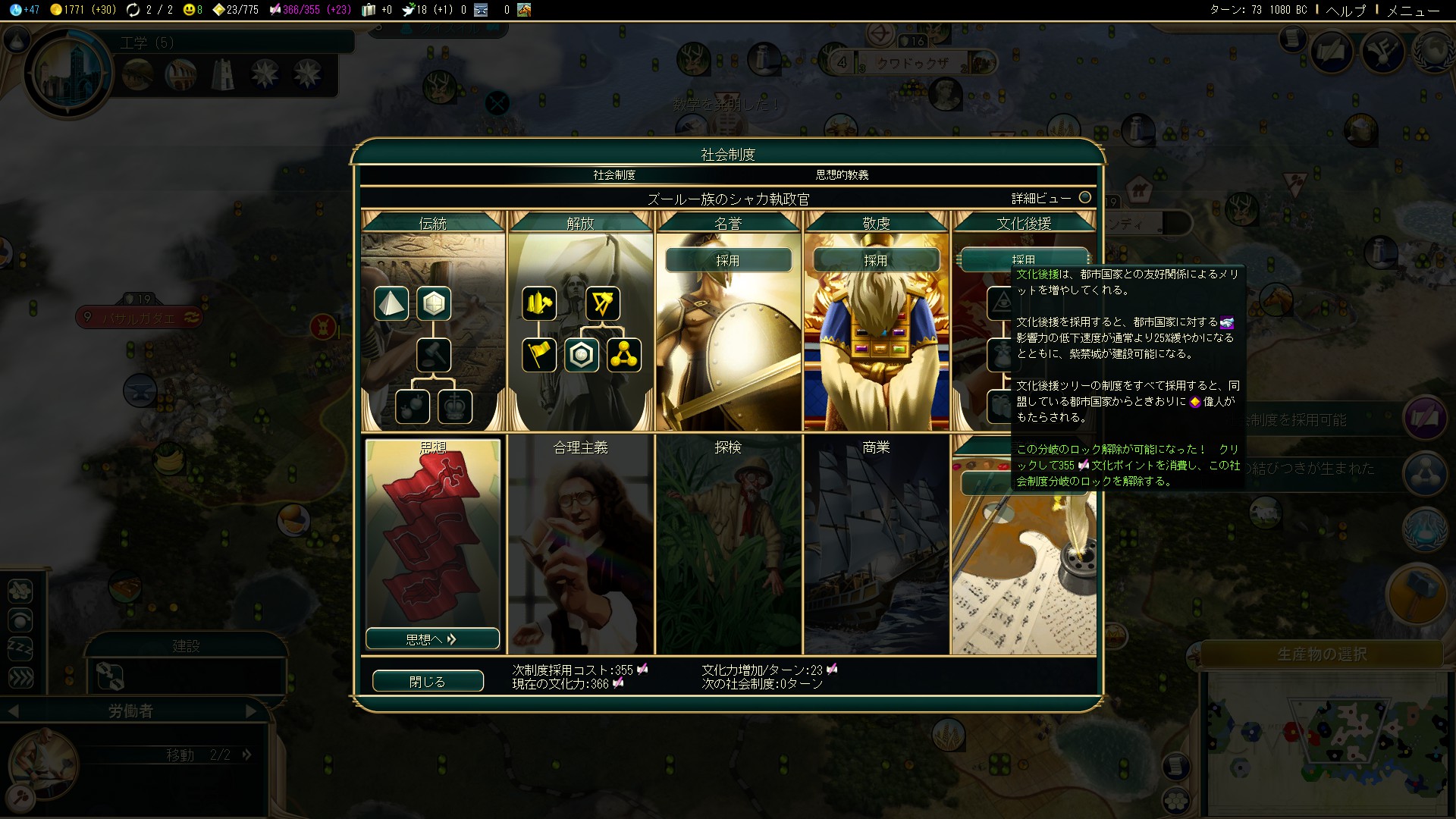This screenshot has height=819, width=1456.
Task: Open the Rationalism (合理主義) policy branch
Action: tap(580, 543)
